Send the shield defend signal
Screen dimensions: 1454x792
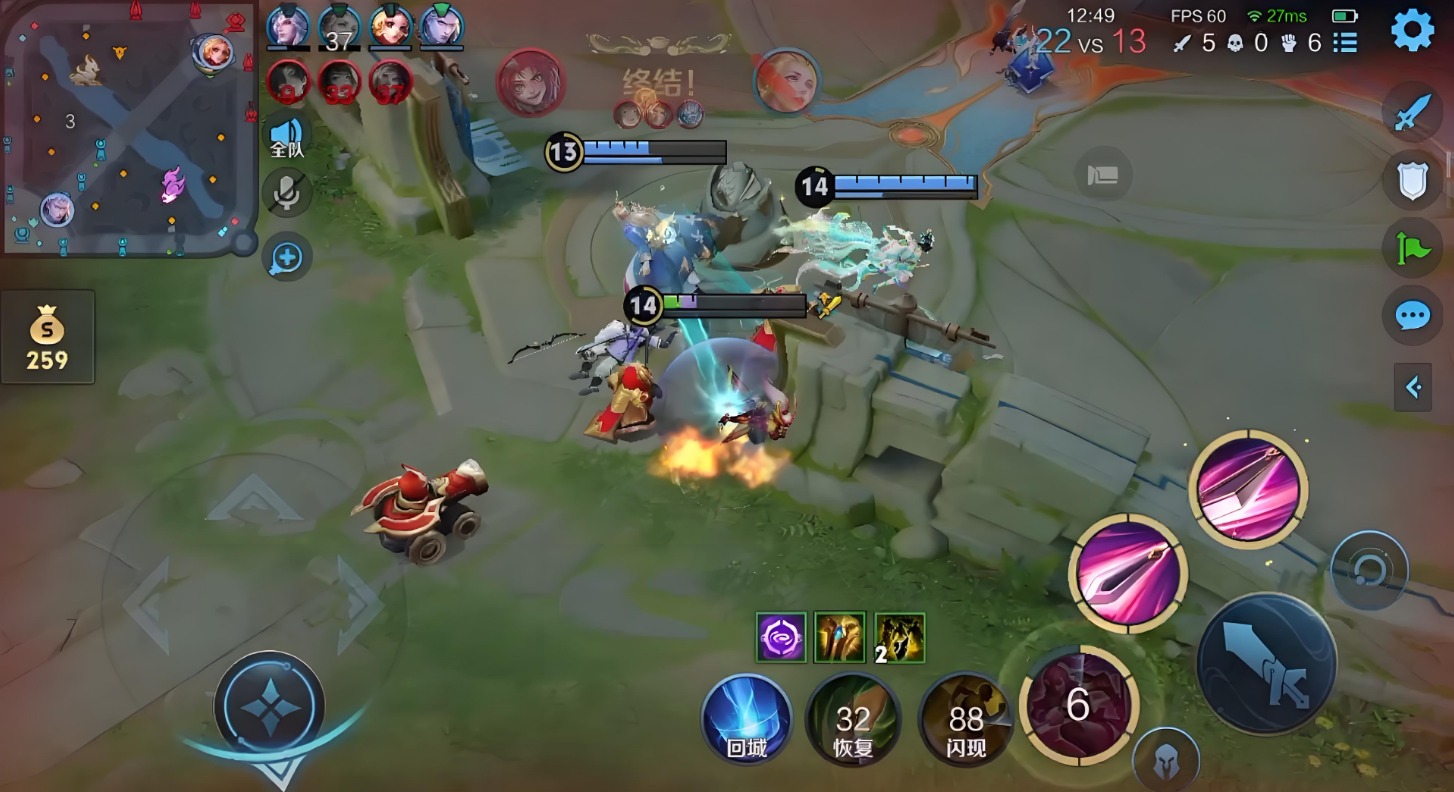tap(1411, 179)
